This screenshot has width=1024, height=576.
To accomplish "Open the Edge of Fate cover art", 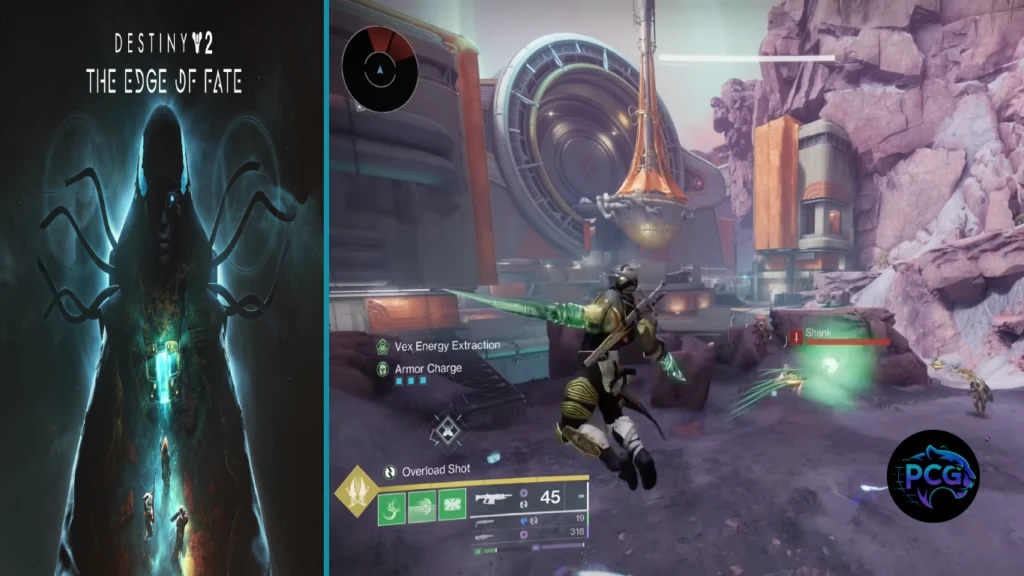I will [162, 288].
